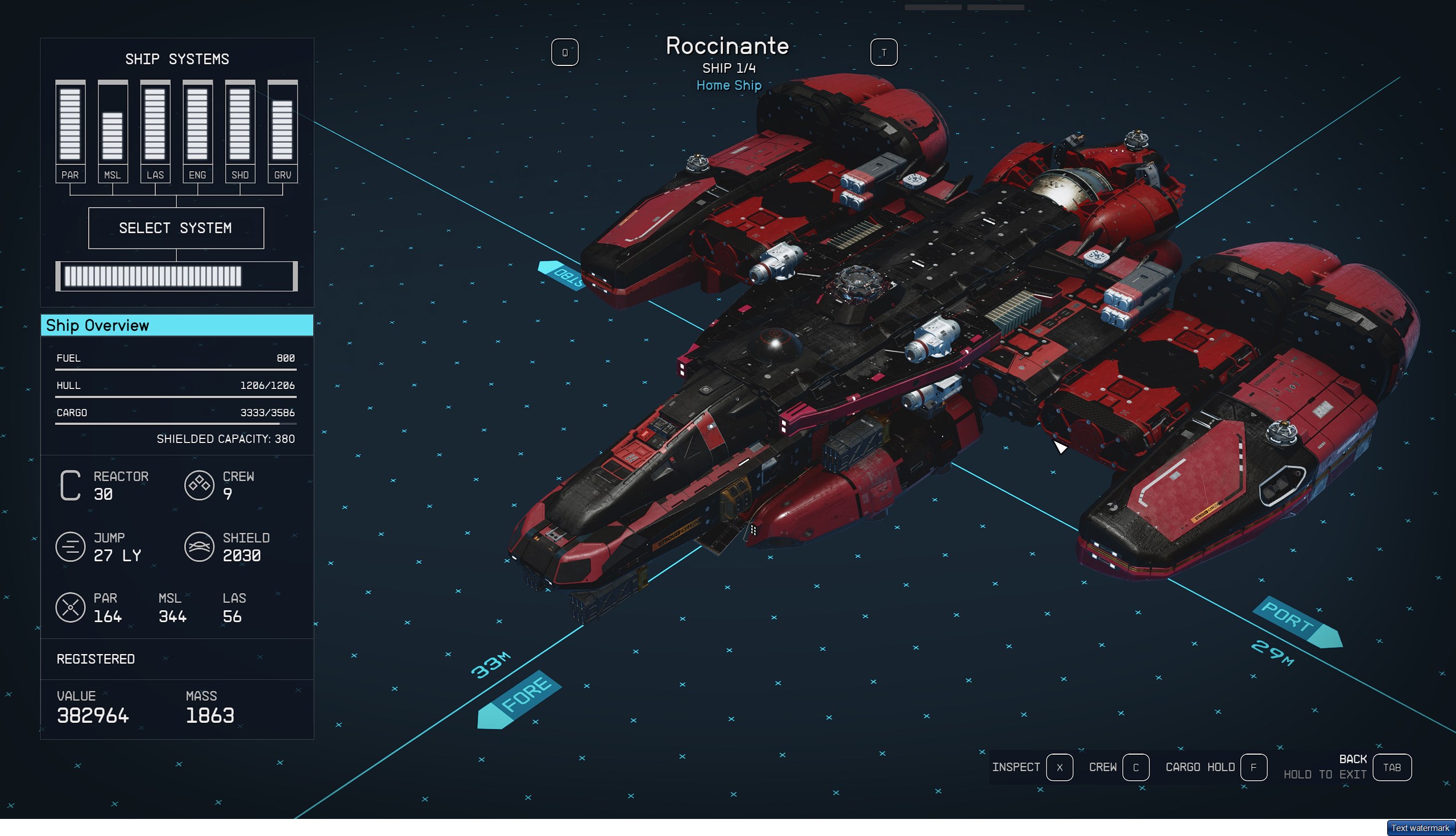This screenshot has height=836, width=1456.
Task: Click the PAR weapon damage icon
Action: click(x=70, y=608)
